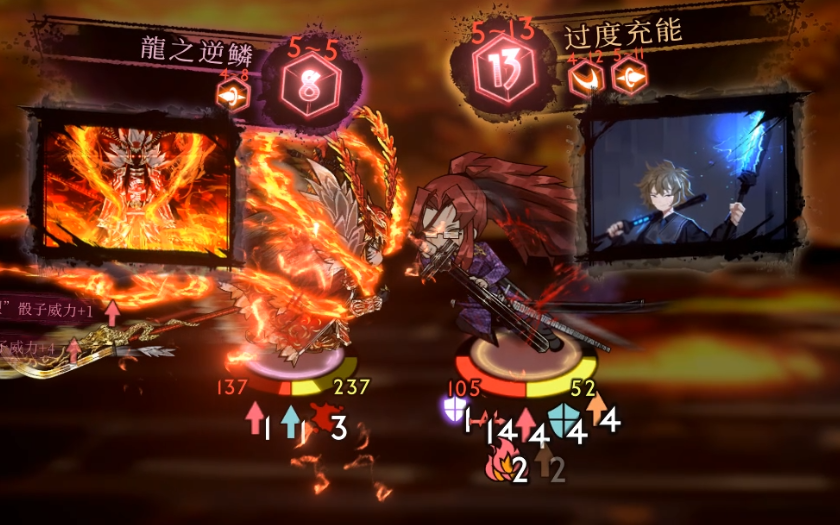Inspect the burn flame status icon
Image resolution: width=840 pixels, height=525 pixels.
499,463
